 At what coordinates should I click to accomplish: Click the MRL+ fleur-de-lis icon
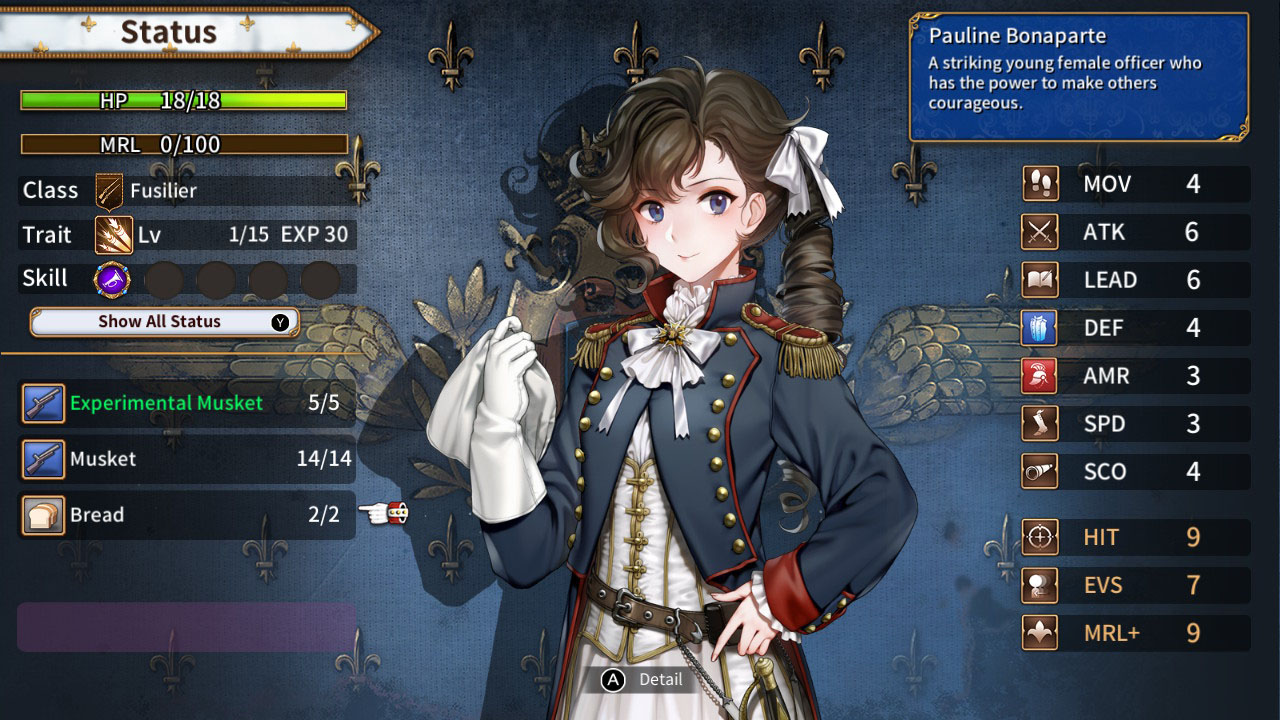click(x=1038, y=633)
